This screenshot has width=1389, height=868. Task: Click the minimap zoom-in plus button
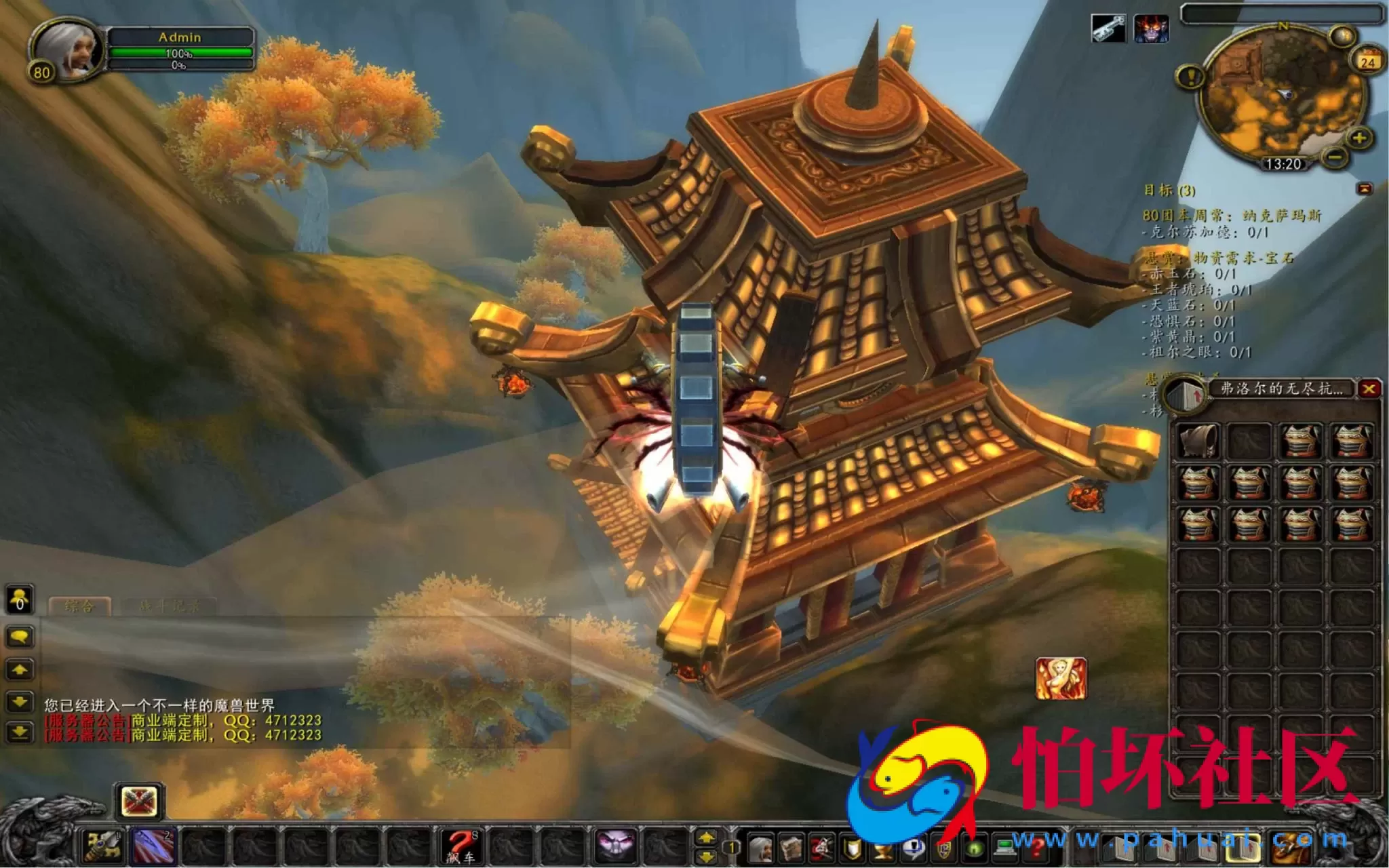pos(1358,138)
